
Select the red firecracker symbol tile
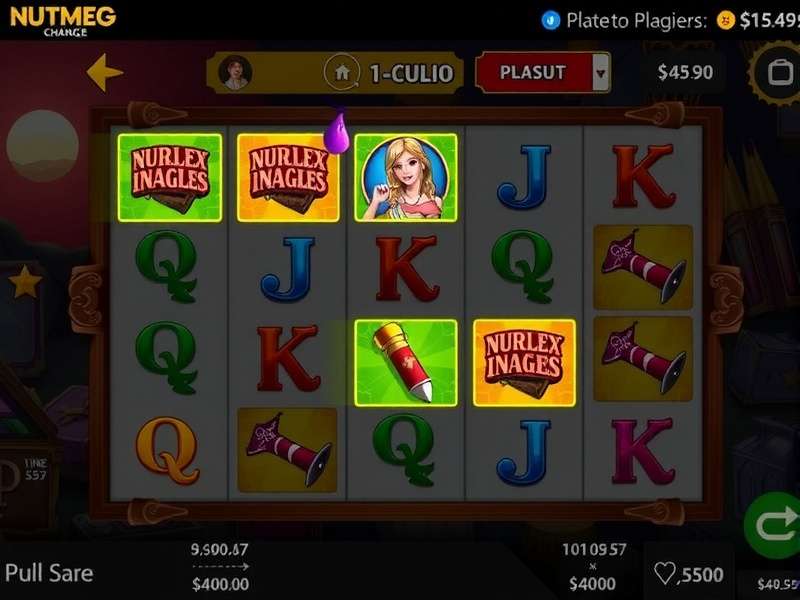406,363
